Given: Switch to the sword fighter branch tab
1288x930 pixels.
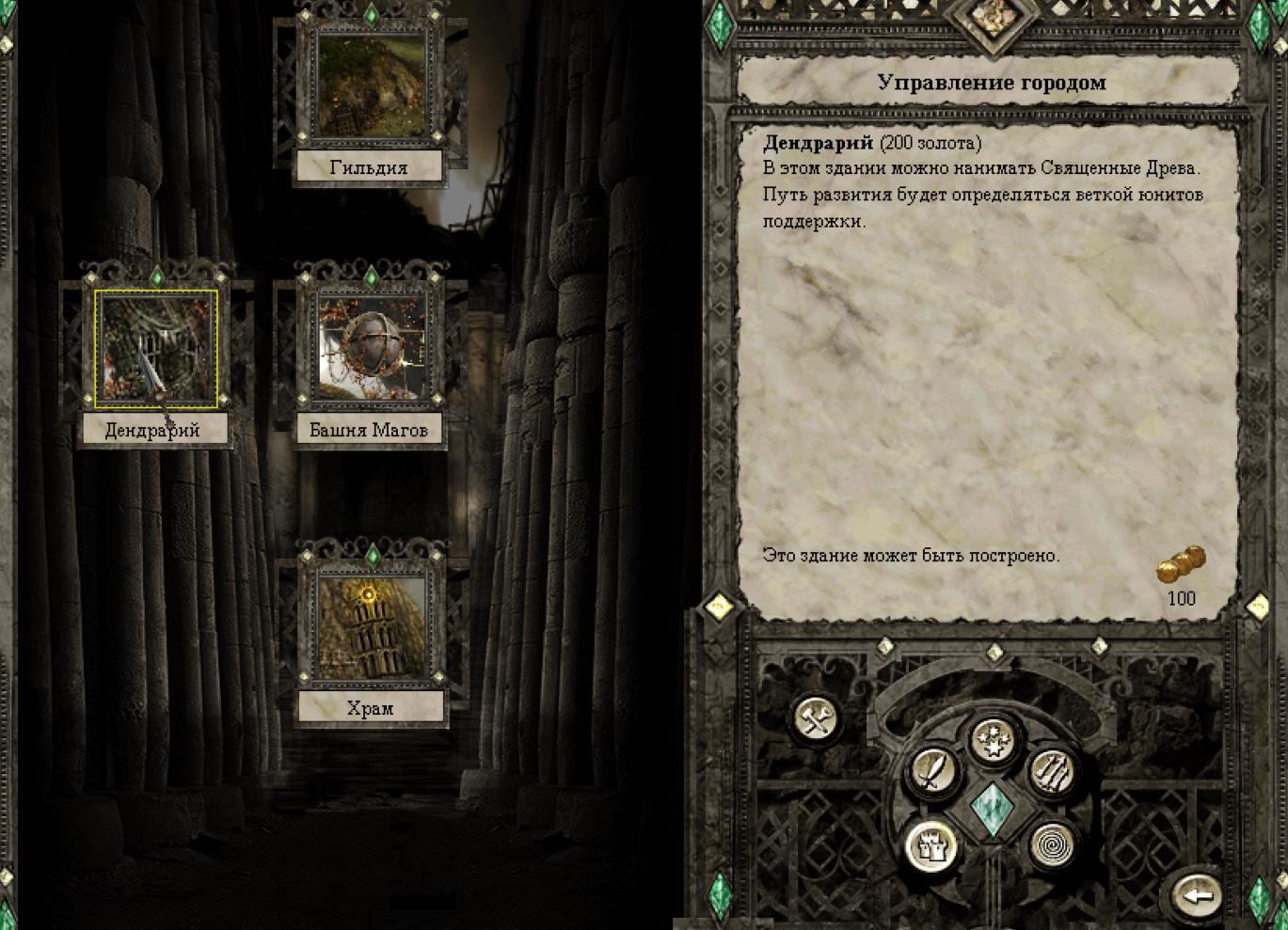Looking at the screenshot, I should coord(932,773).
